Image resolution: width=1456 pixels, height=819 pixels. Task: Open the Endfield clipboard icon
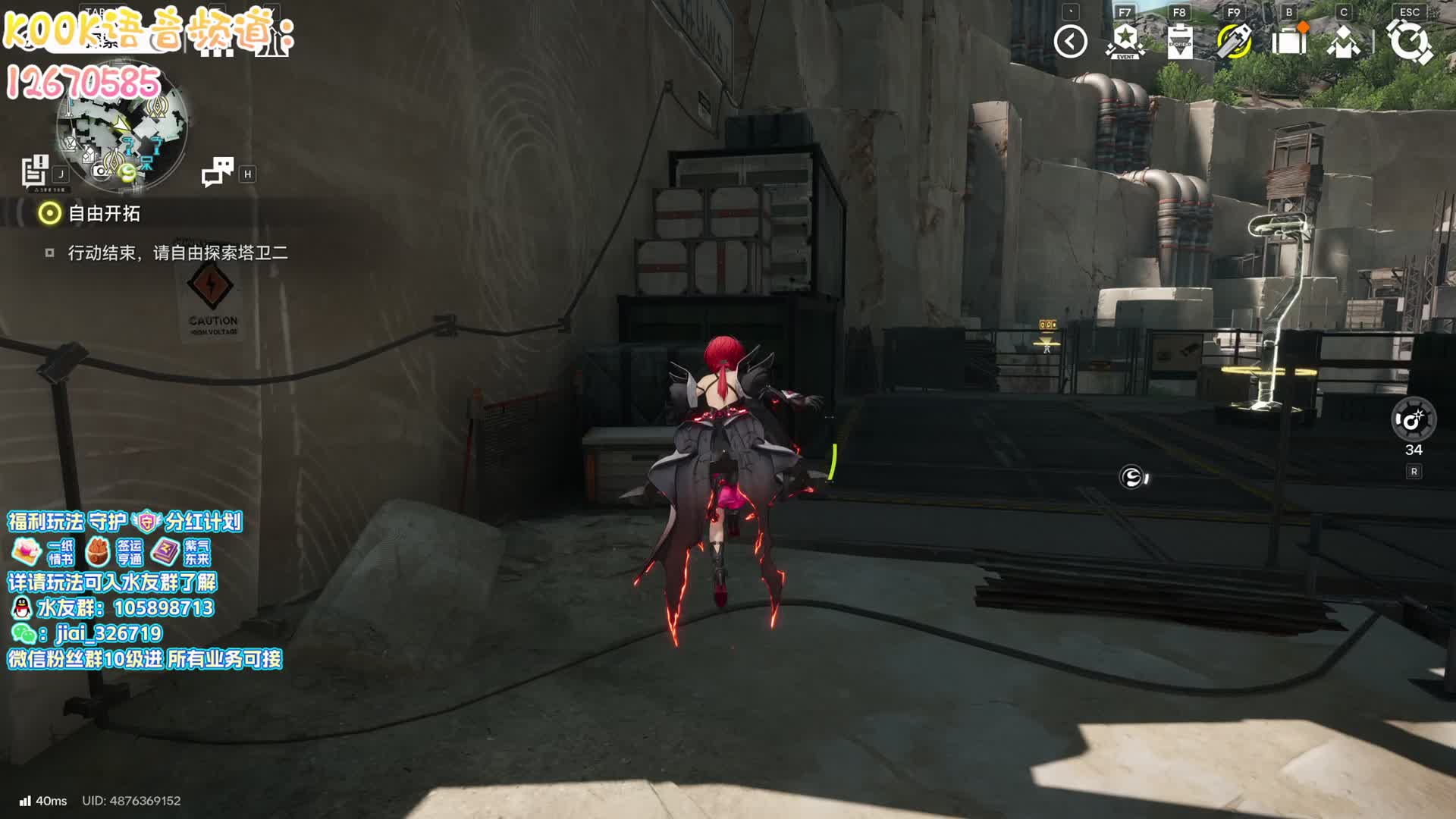click(1179, 42)
